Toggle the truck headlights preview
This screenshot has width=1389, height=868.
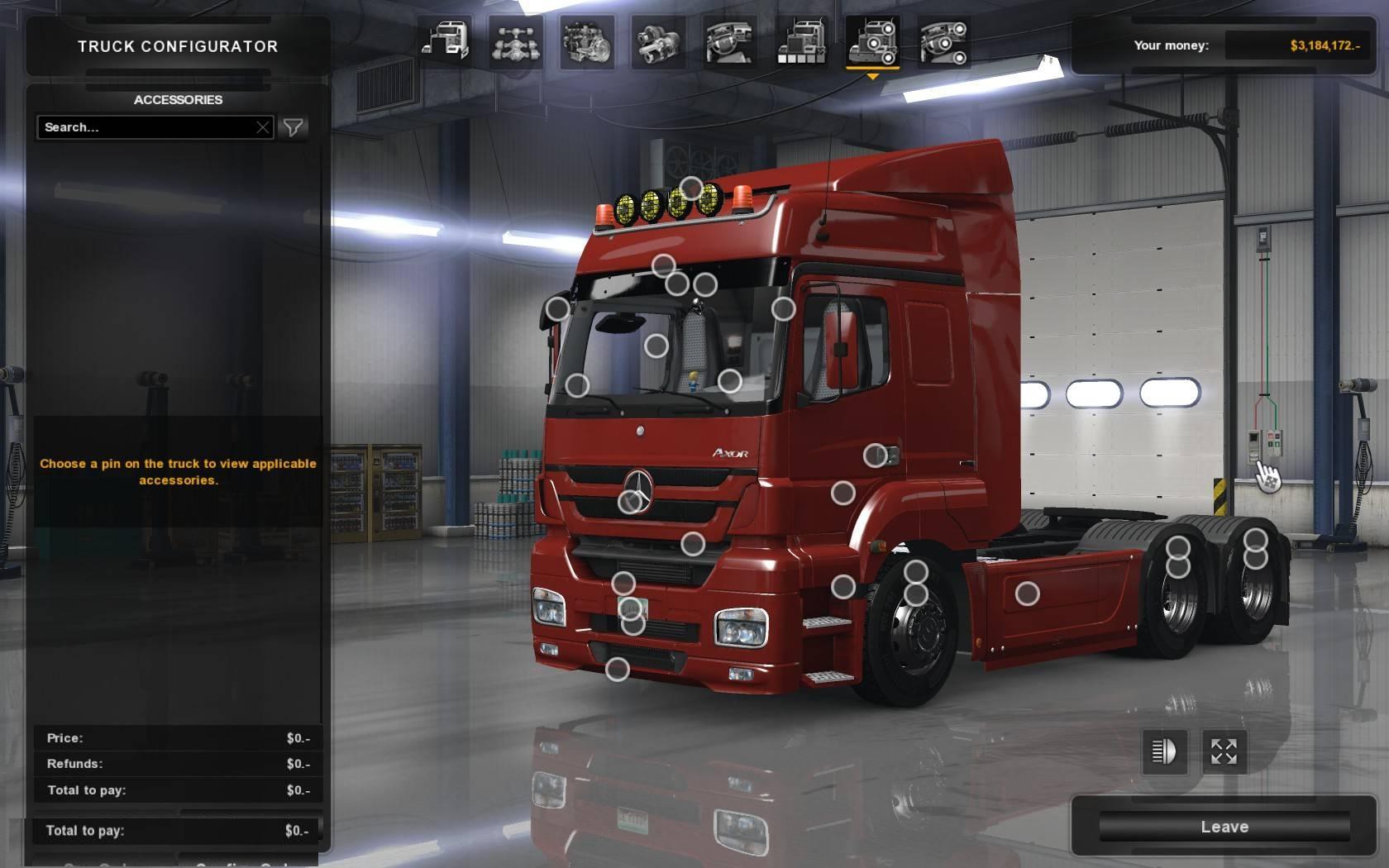click(1164, 751)
